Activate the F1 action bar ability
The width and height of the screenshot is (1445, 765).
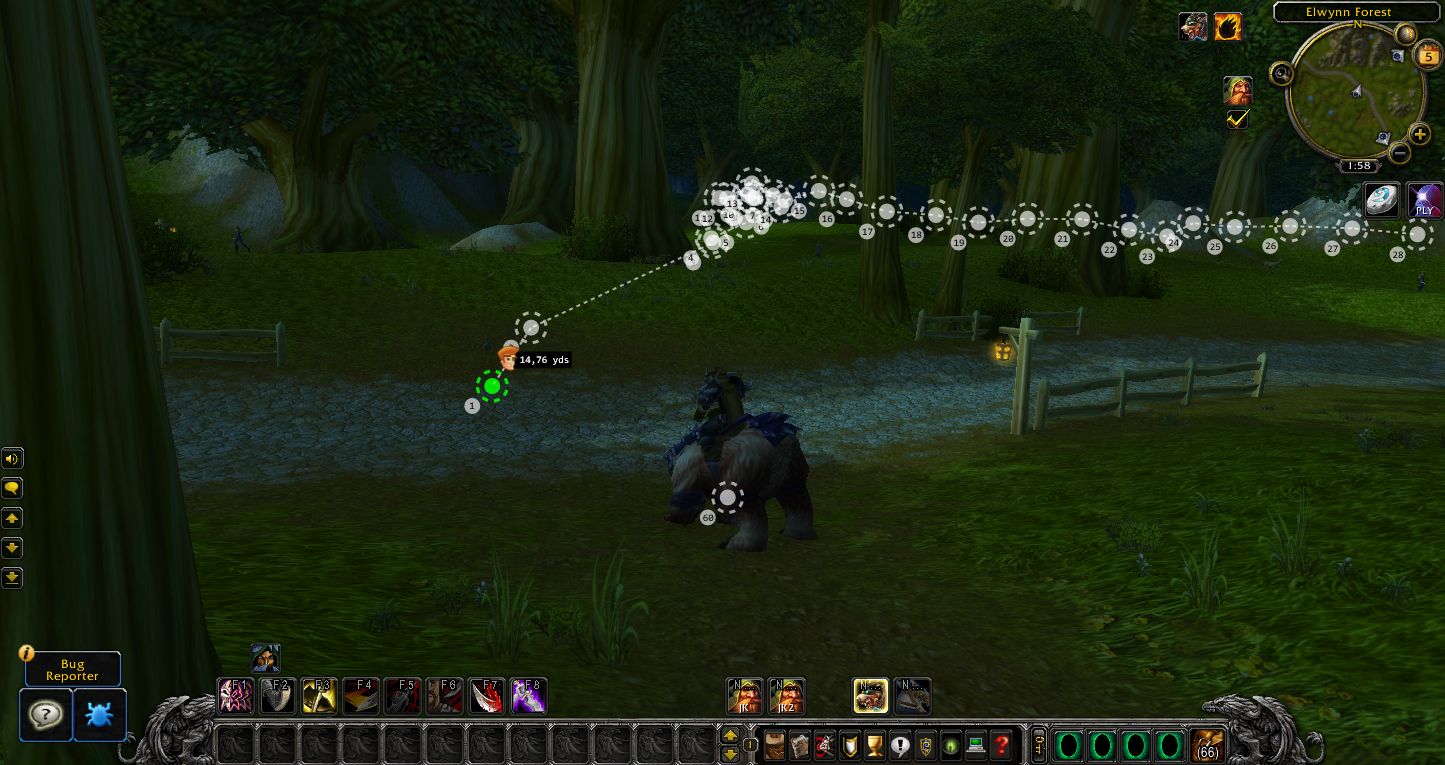pyautogui.click(x=236, y=695)
